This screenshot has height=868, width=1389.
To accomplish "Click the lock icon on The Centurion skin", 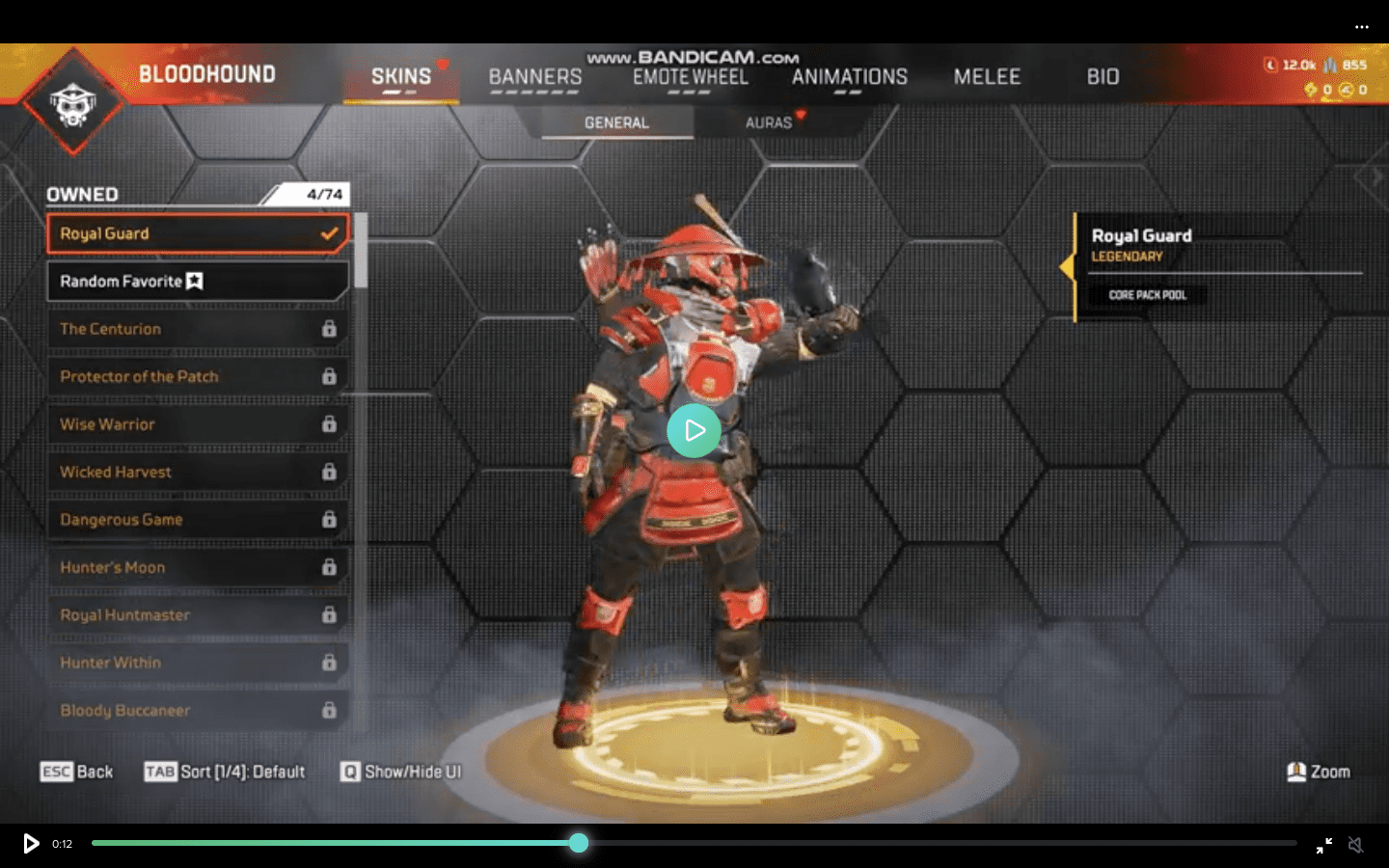I will [331, 329].
